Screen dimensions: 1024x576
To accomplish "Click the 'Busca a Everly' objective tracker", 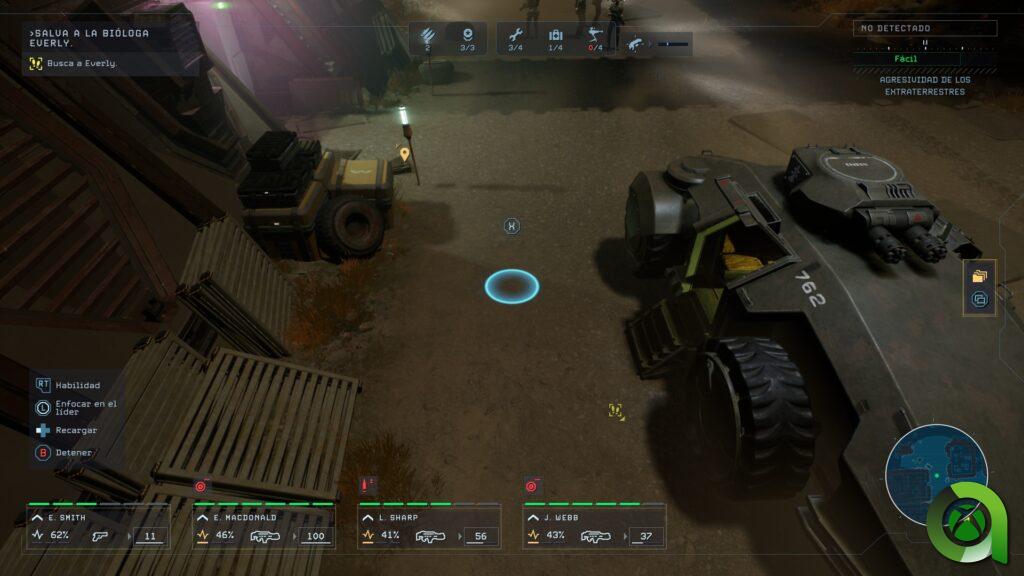I will pos(72,63).
